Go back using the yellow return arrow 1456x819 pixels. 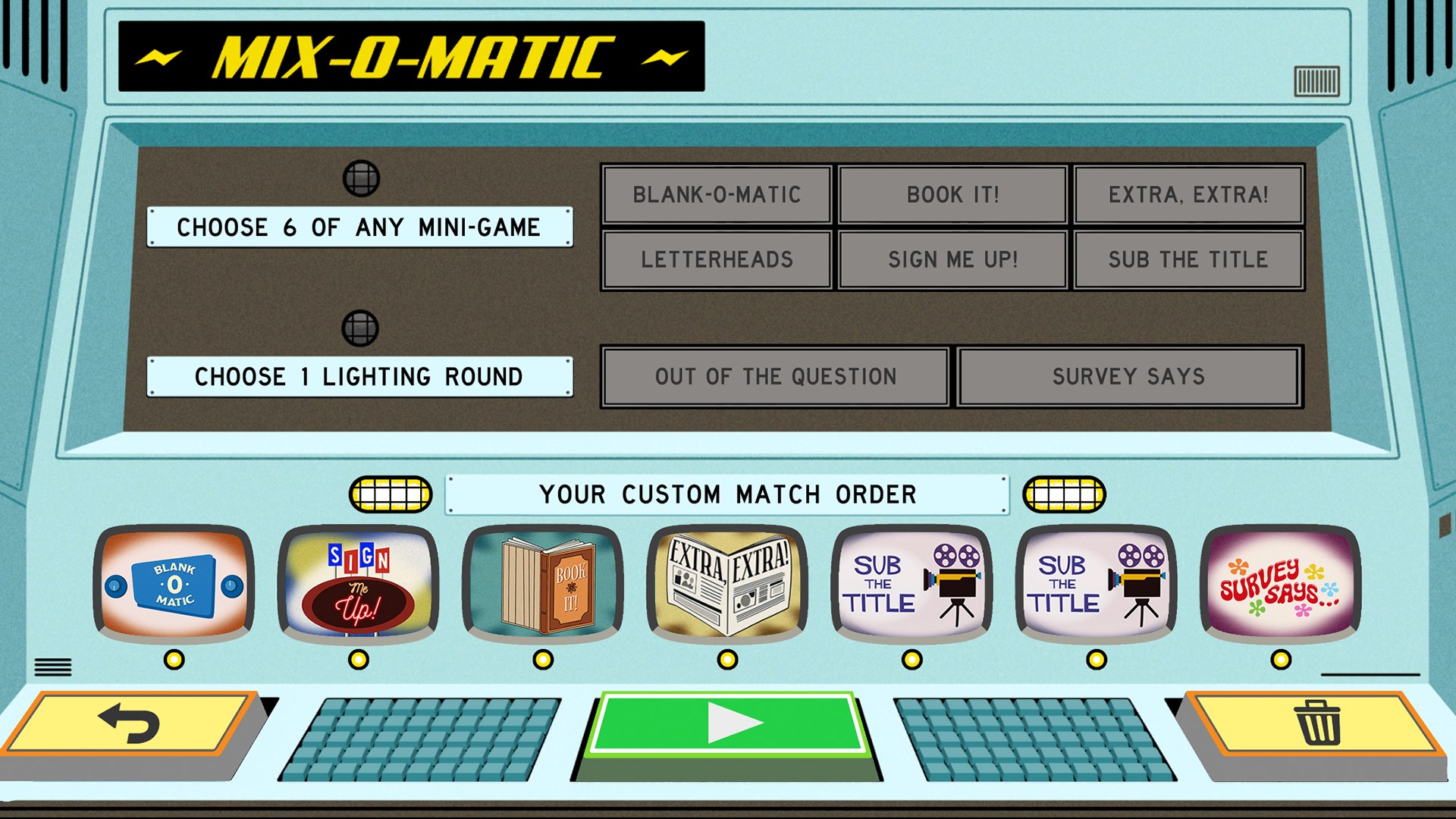129,724
